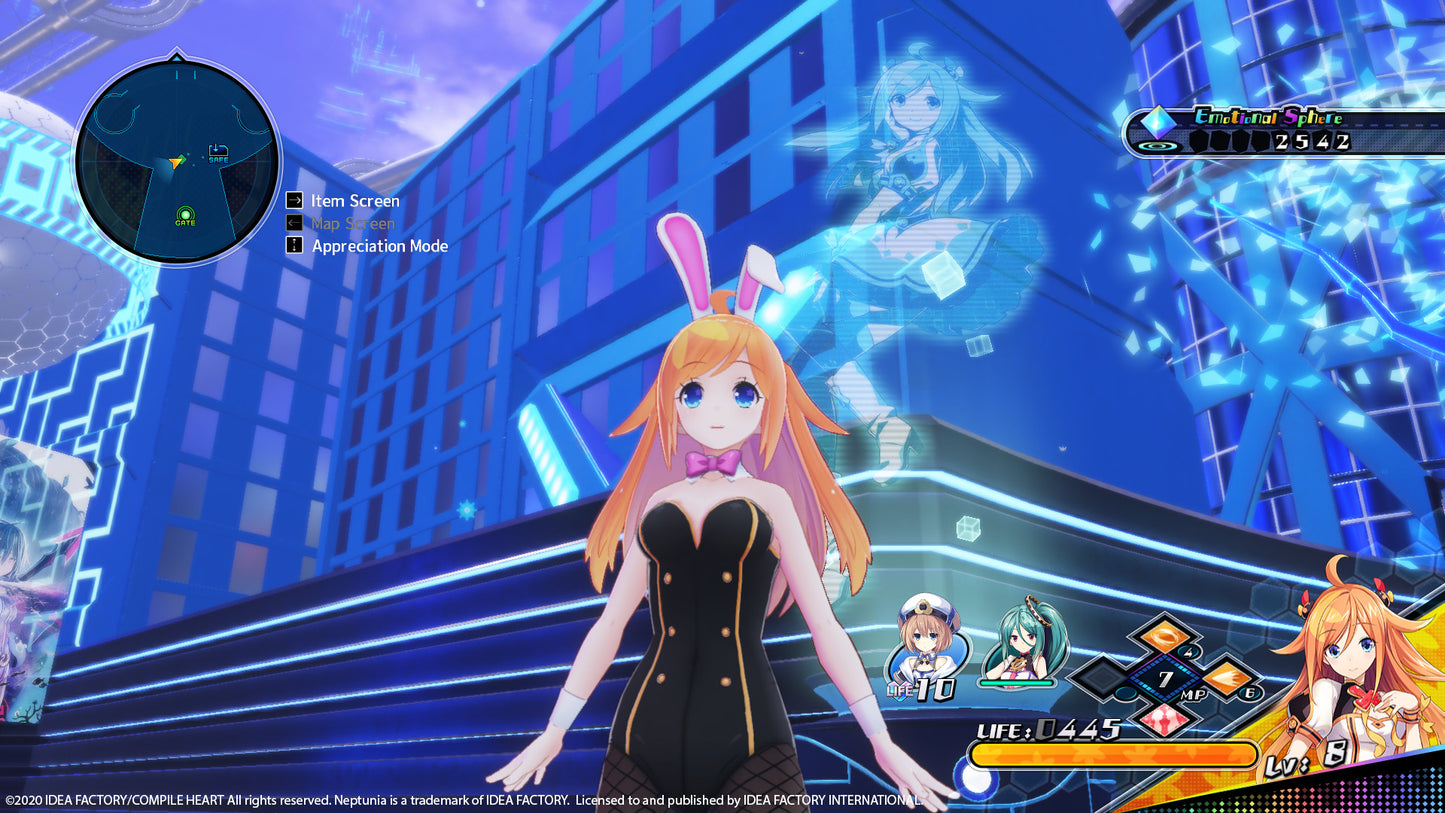Open the Item Screen
1445x813 pixels.
(x=357, y=201)
